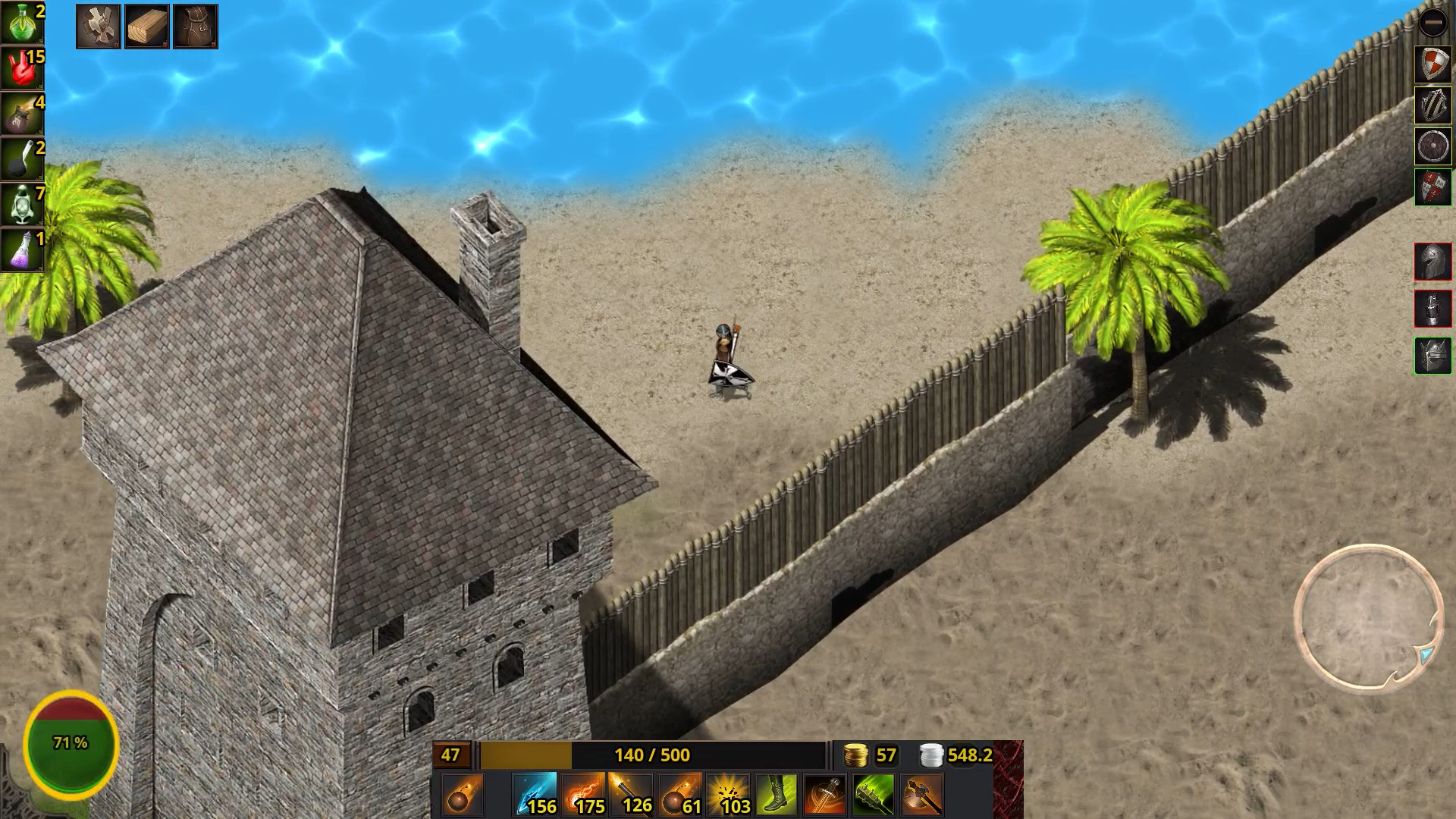Activate the green boot sprint ability
Screen dimensions: 1456x819
click(x=777, y=794)
